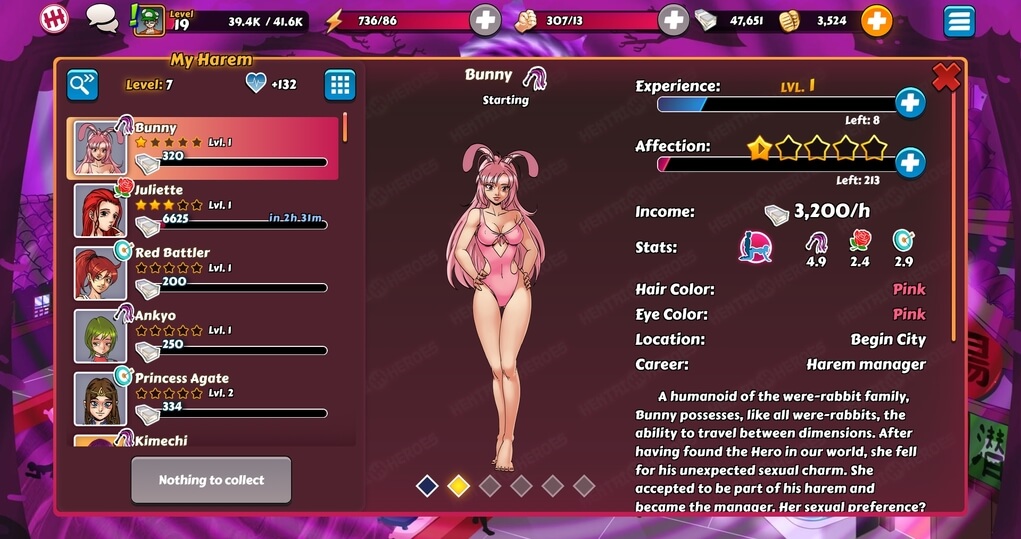
Task: Close the My Harem panel
Action: 946,76
